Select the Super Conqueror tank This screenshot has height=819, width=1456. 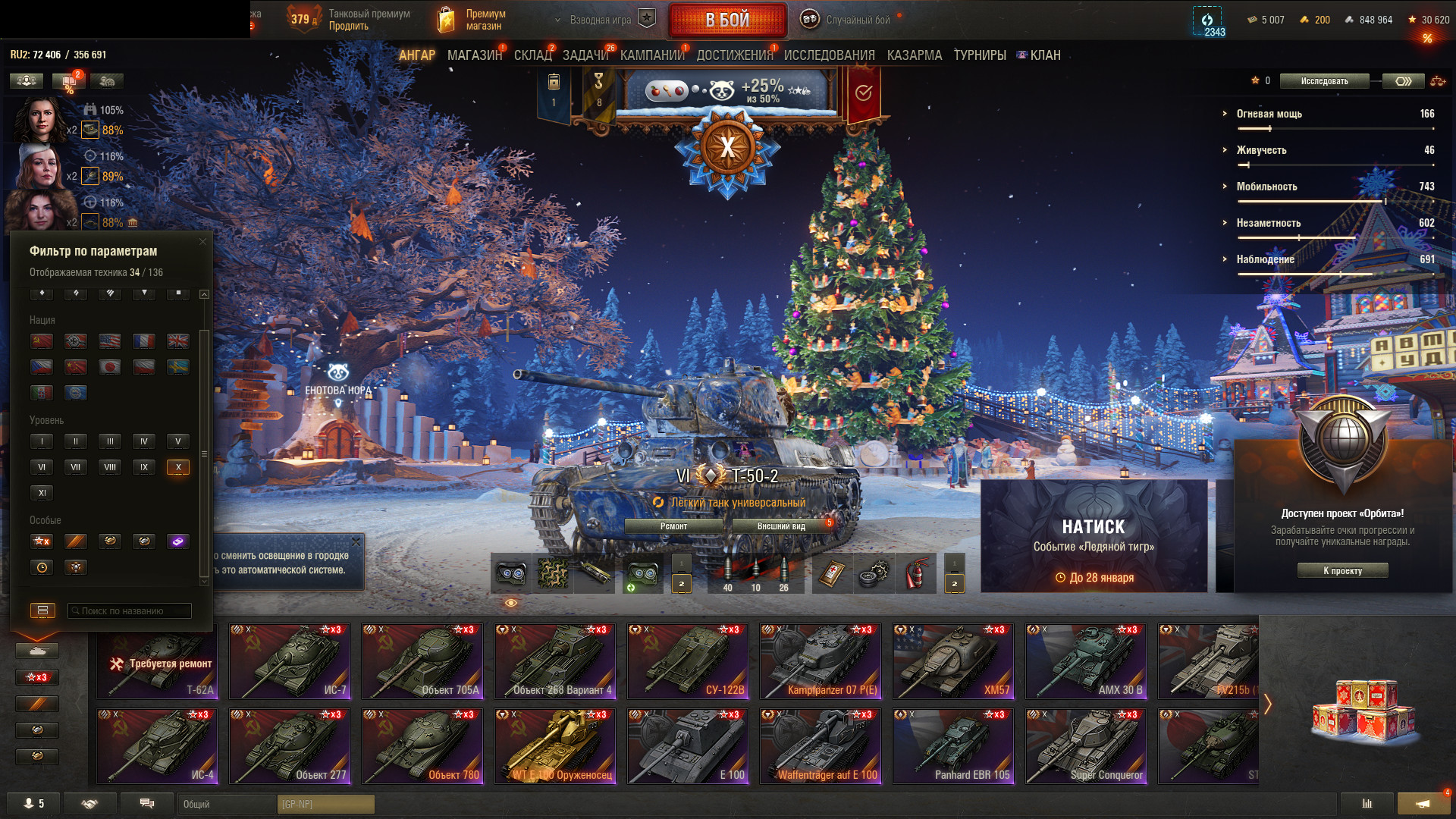pos(1086,745)
